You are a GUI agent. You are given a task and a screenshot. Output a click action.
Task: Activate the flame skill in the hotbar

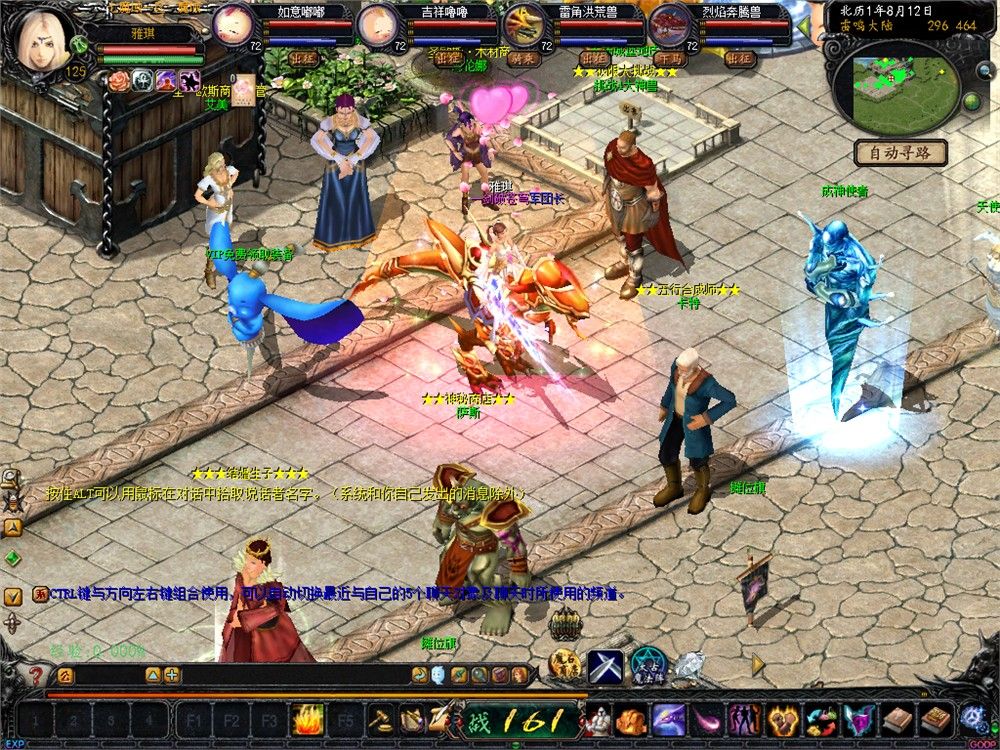click(x=307, y=719)
